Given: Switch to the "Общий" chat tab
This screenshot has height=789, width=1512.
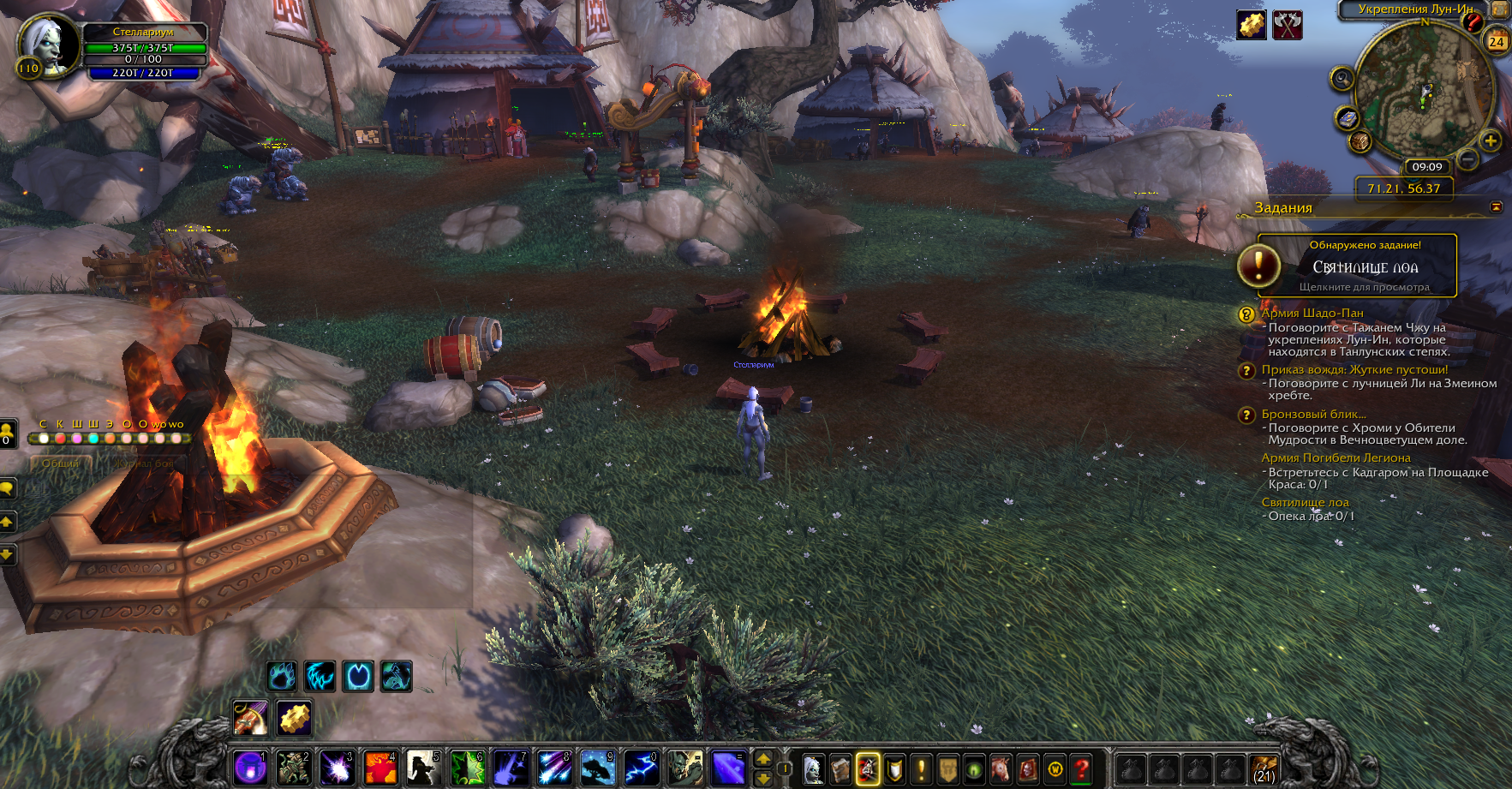Looking at the screenshot, I should [x=61, y=463].
